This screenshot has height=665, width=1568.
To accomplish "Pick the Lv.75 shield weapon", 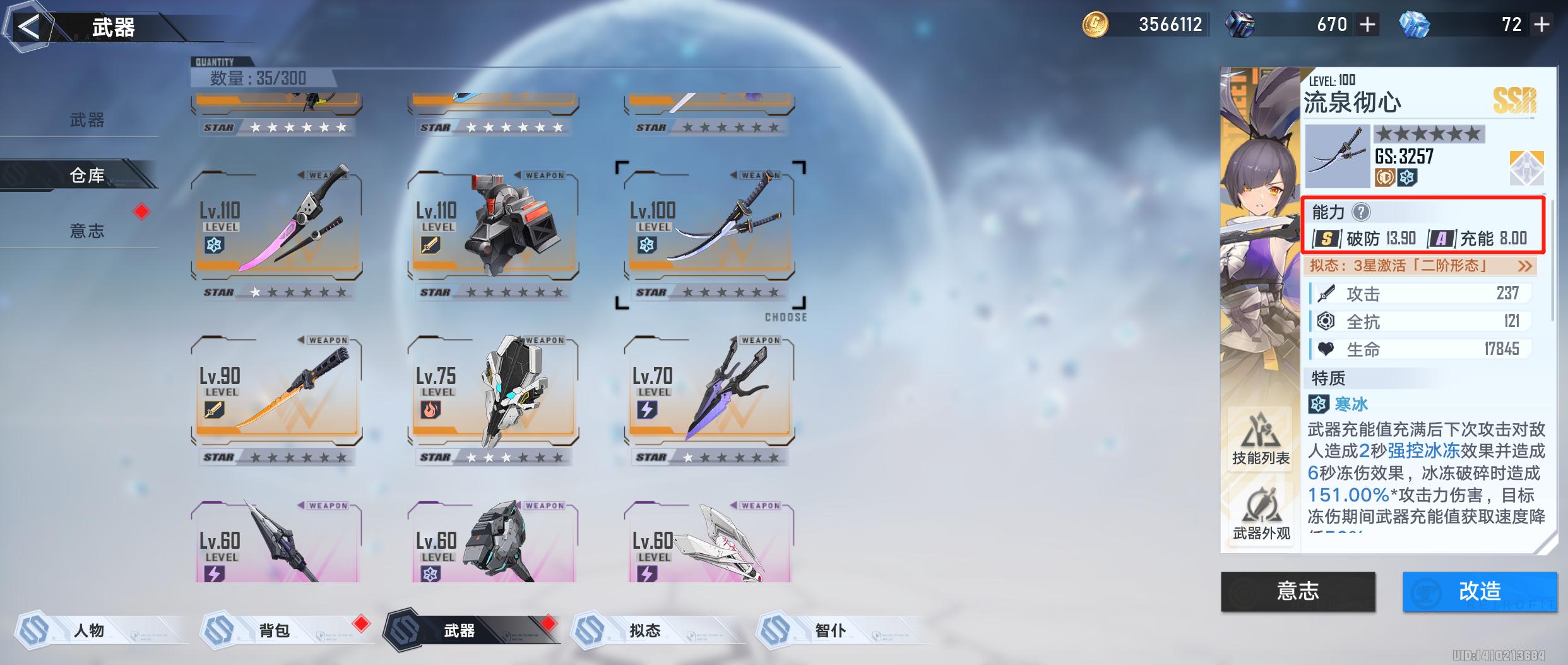I will 493,390.
